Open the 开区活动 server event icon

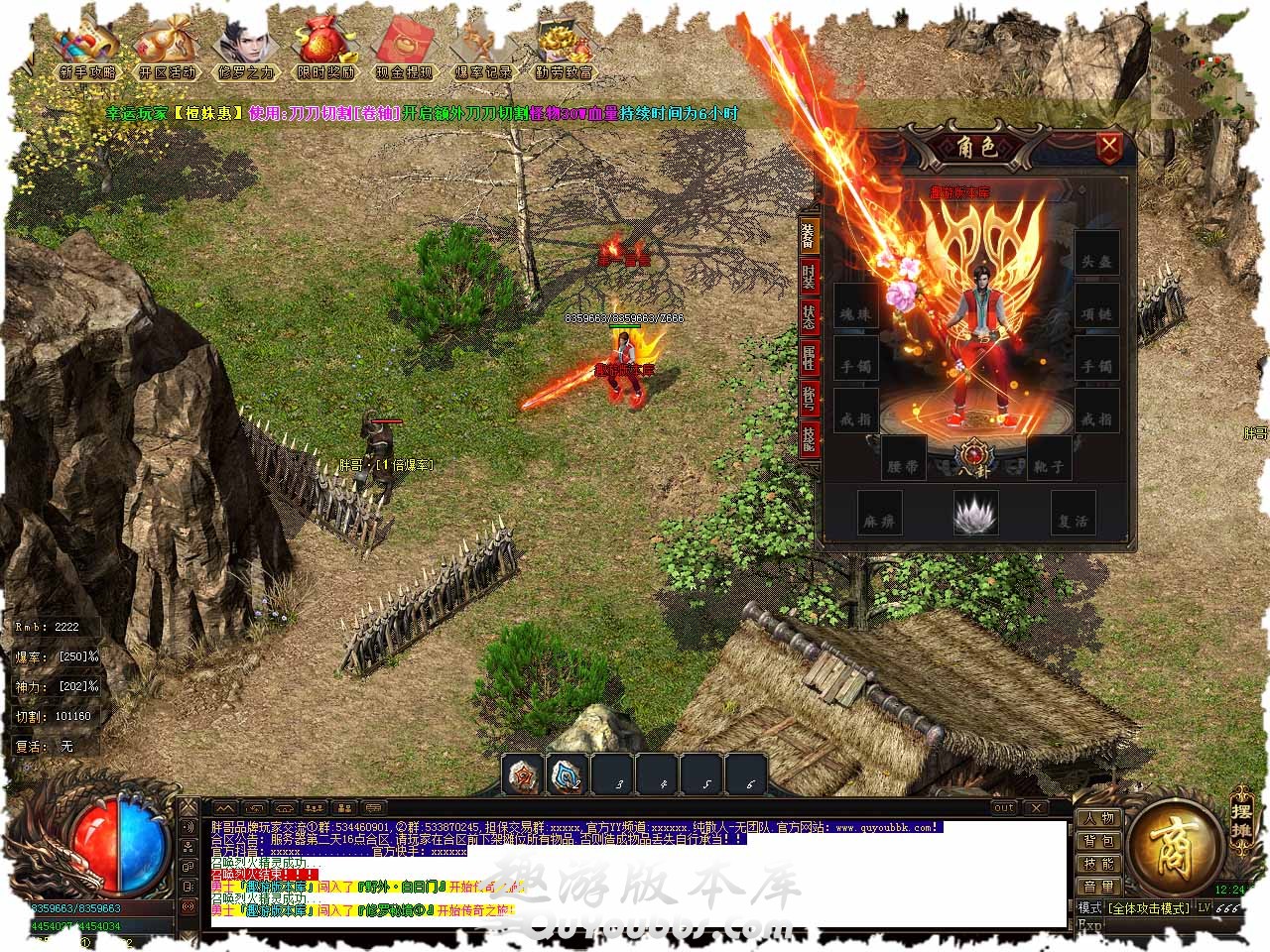click(x=166, y=48)
